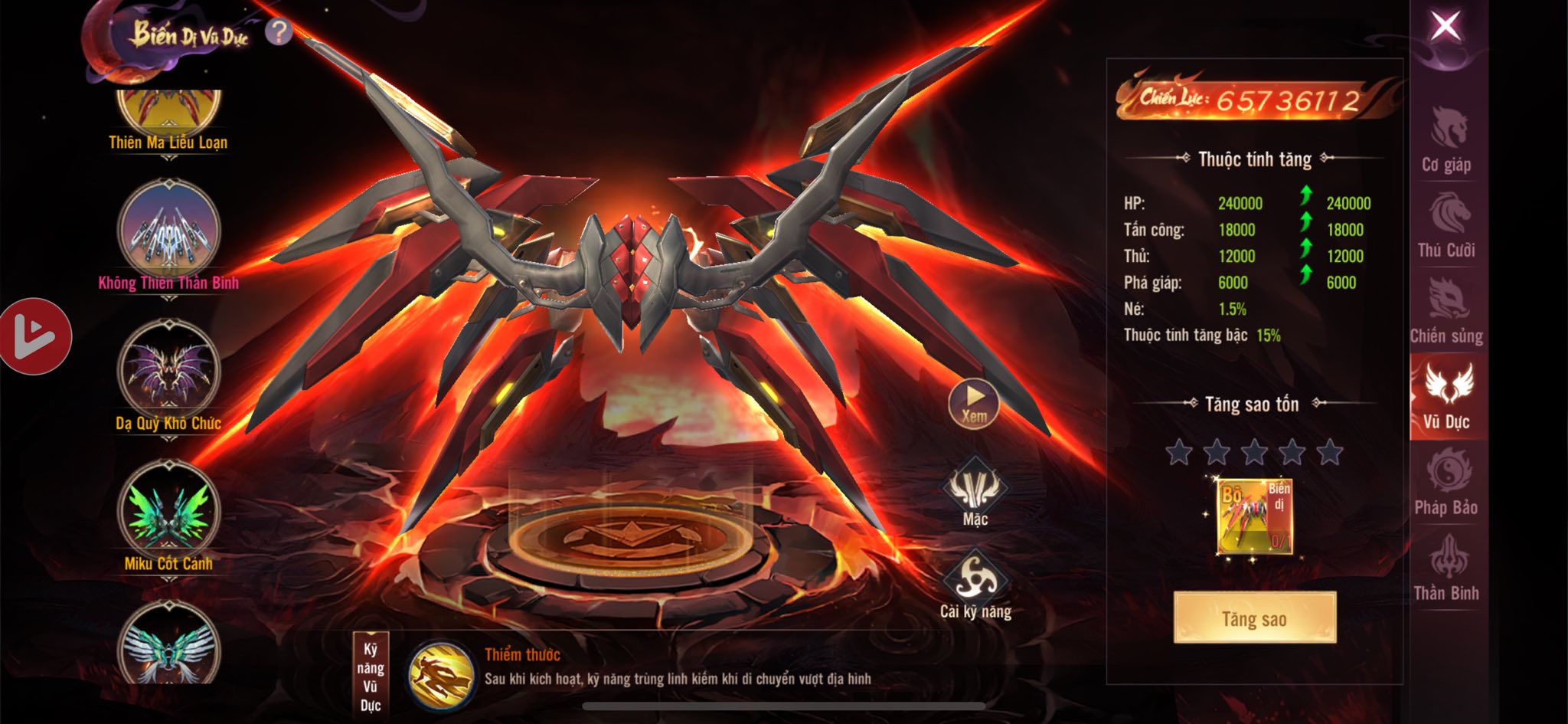Switch to the Pháp Bảo tab

click(1446, 482)
